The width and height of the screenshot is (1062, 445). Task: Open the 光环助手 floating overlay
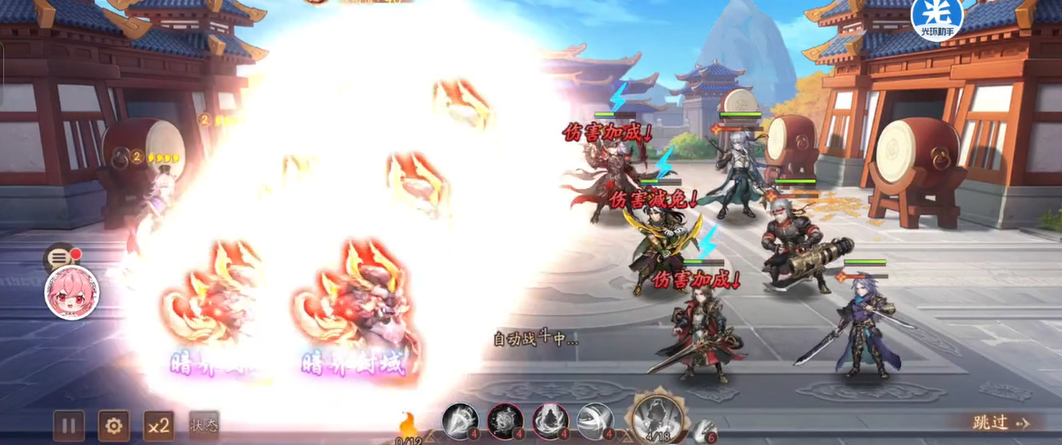pos(938,19)
